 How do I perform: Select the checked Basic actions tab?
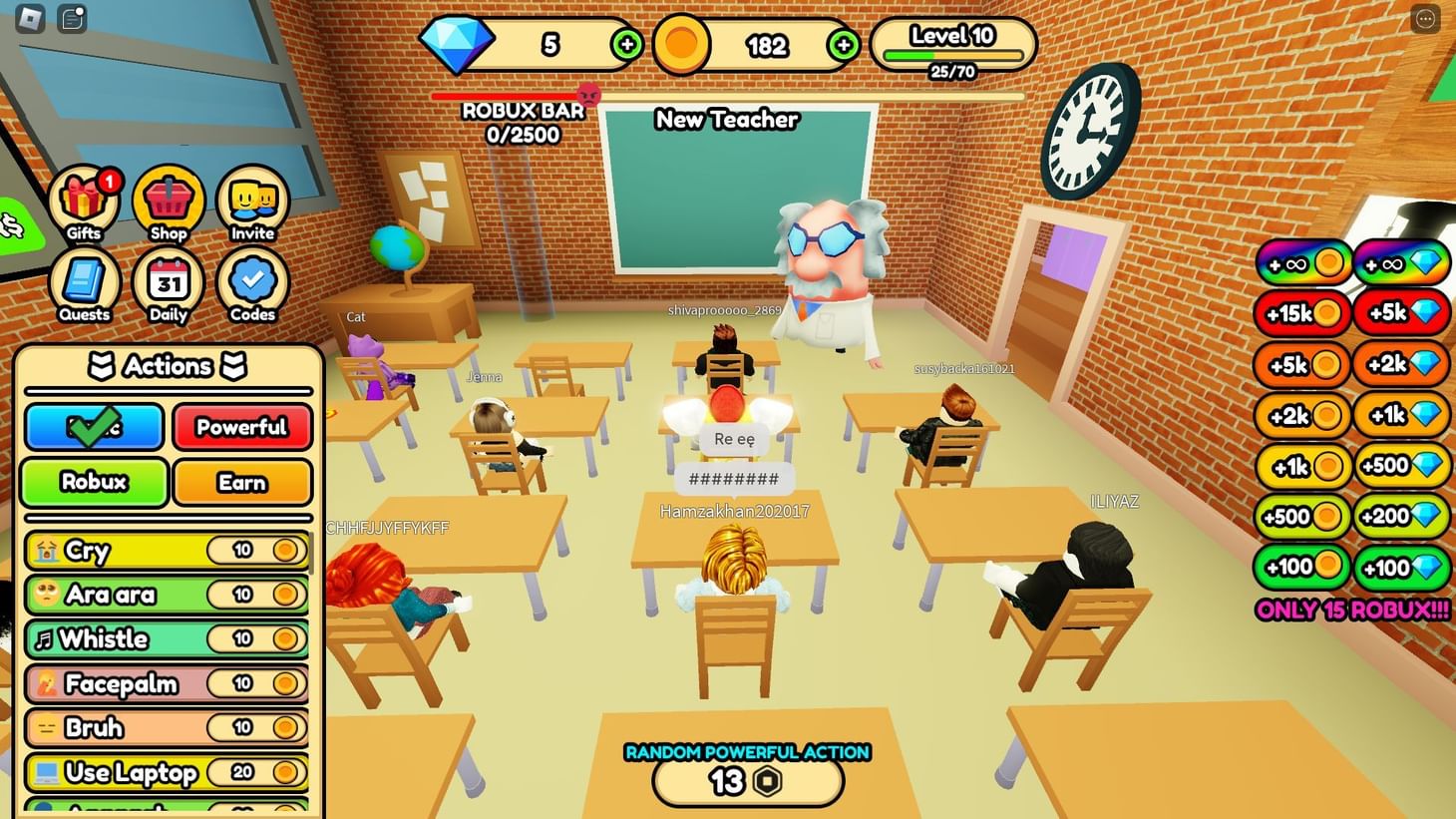click(93, 428)
